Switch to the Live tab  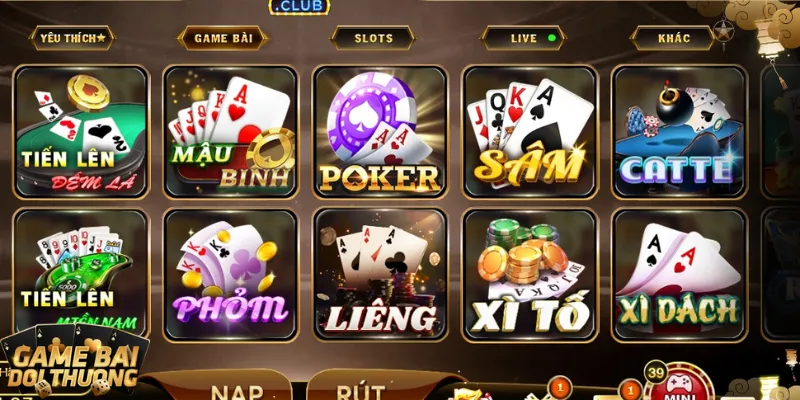tap(523, 38)
